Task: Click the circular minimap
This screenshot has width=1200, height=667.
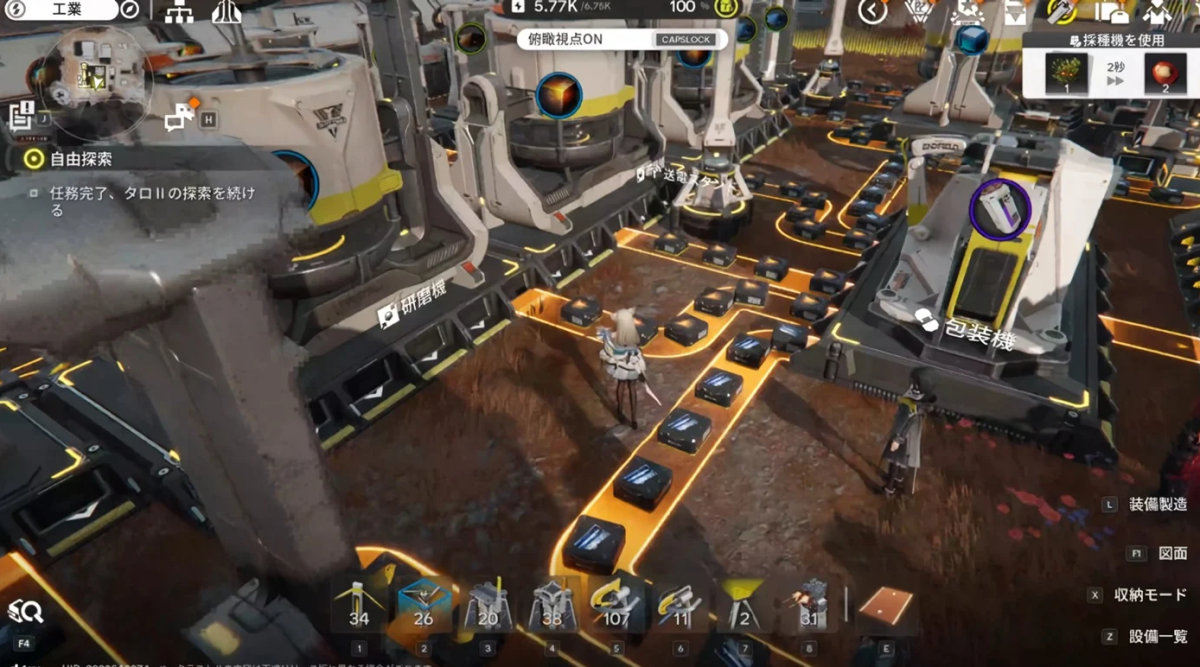Action: (x=95, y=75)
